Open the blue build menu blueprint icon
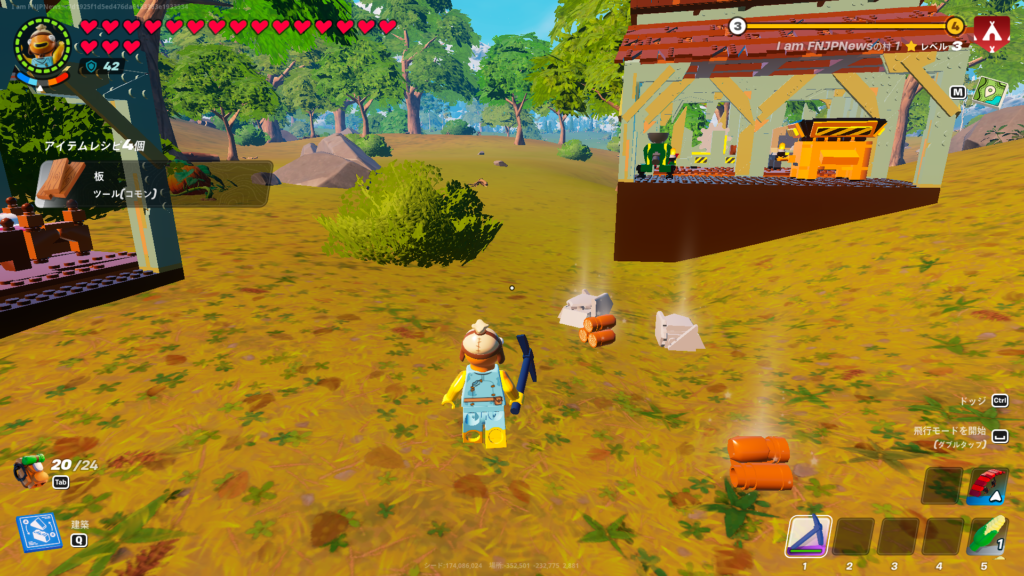The height and width of the screenshot is (576, 1024). coord(37,532)
